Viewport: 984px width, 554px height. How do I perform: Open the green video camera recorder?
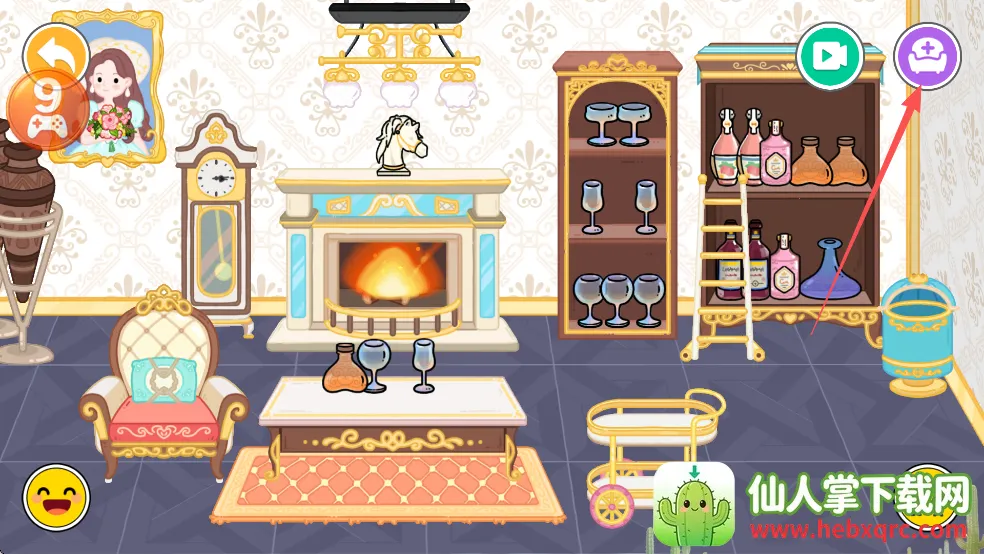[829, 56]
